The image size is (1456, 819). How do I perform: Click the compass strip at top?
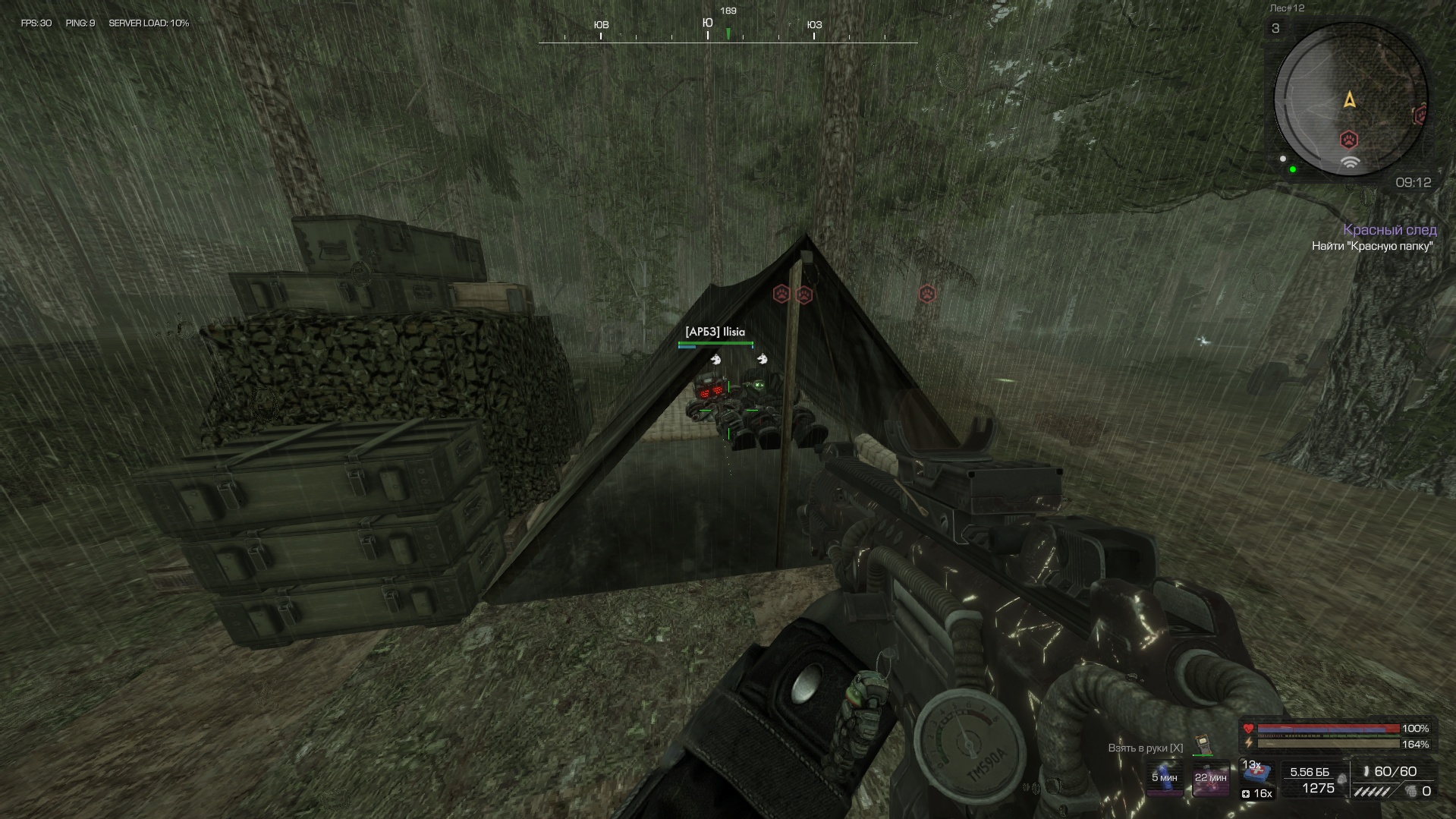coord(728,32)
